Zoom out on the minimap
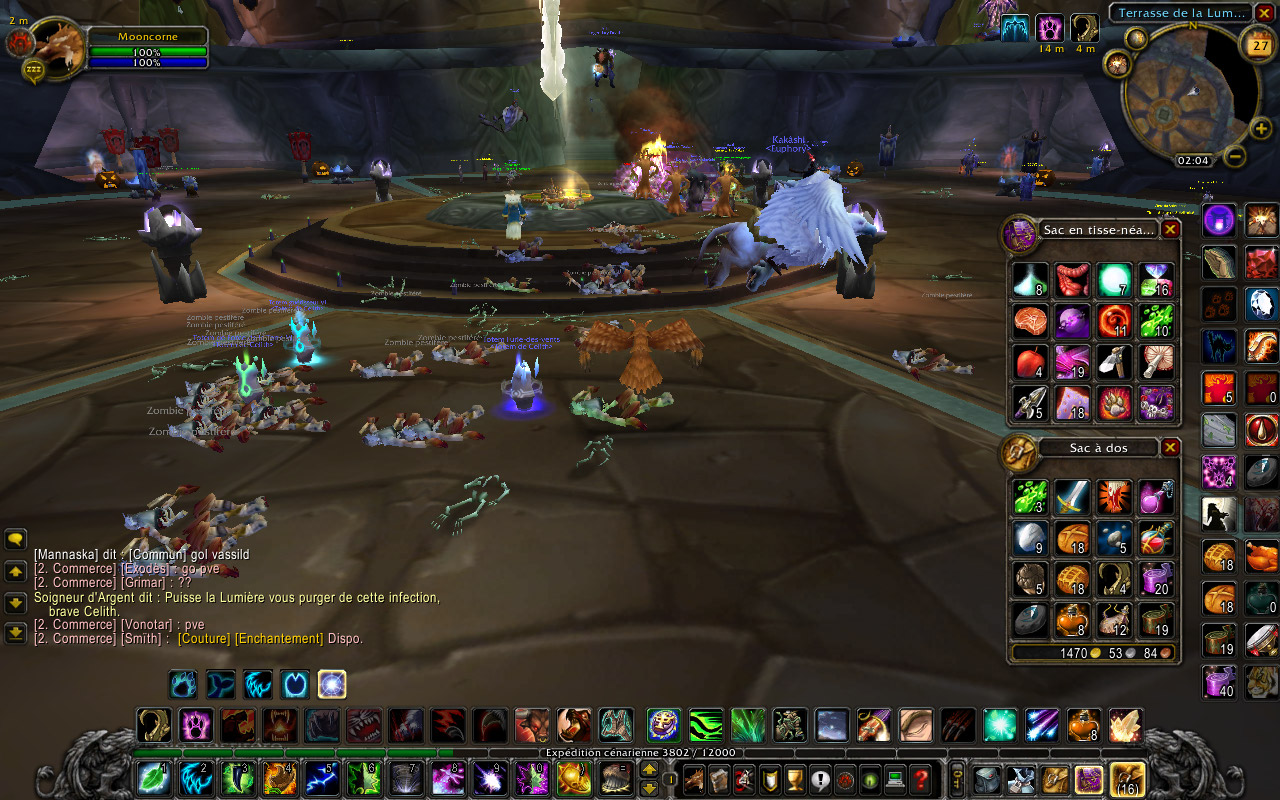 coord(1235,157)
